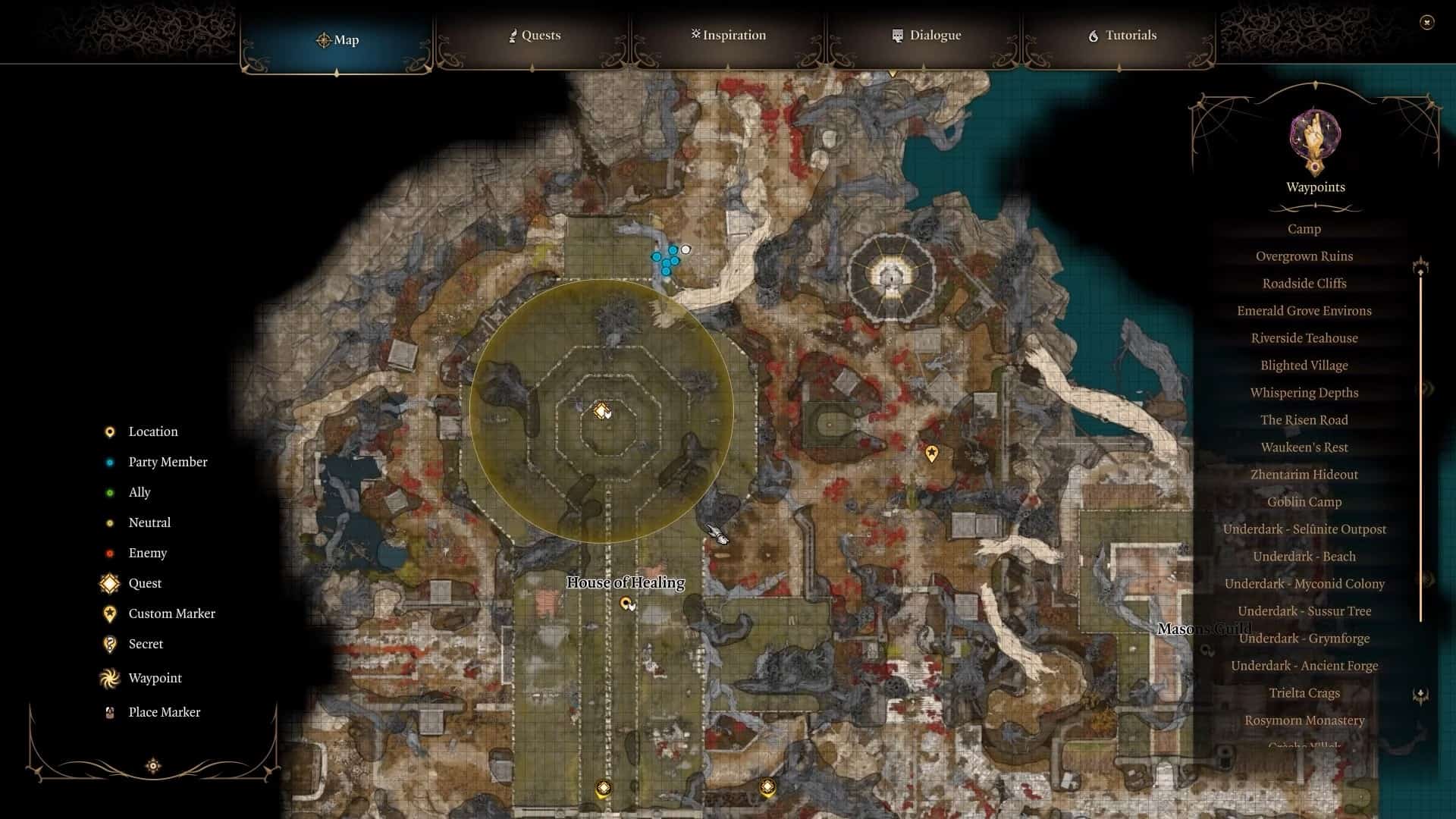Click the Place Marker legend option

164,712
